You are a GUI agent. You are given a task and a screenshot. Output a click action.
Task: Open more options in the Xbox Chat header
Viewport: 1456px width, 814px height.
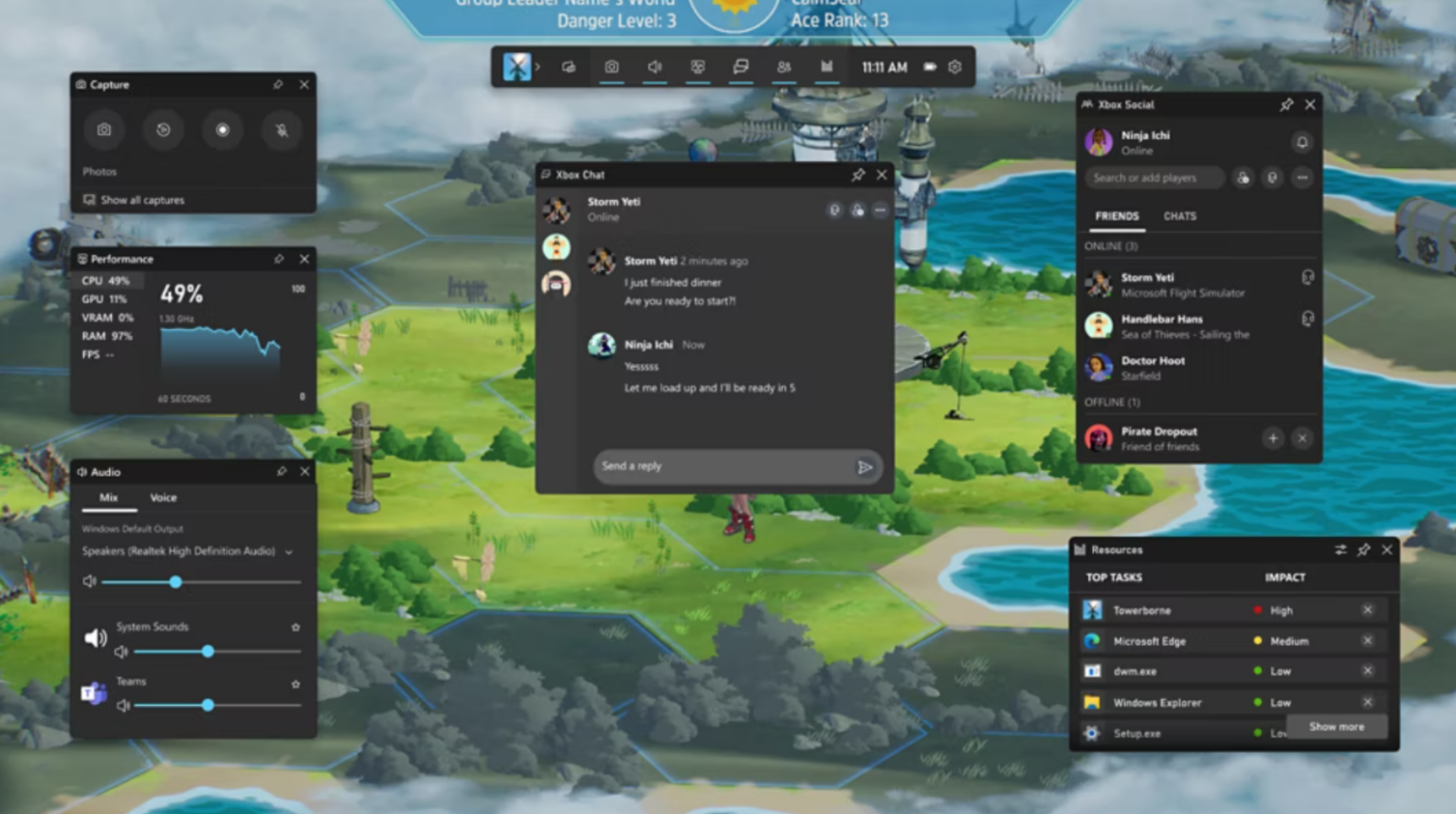click(x=880, y=209)
